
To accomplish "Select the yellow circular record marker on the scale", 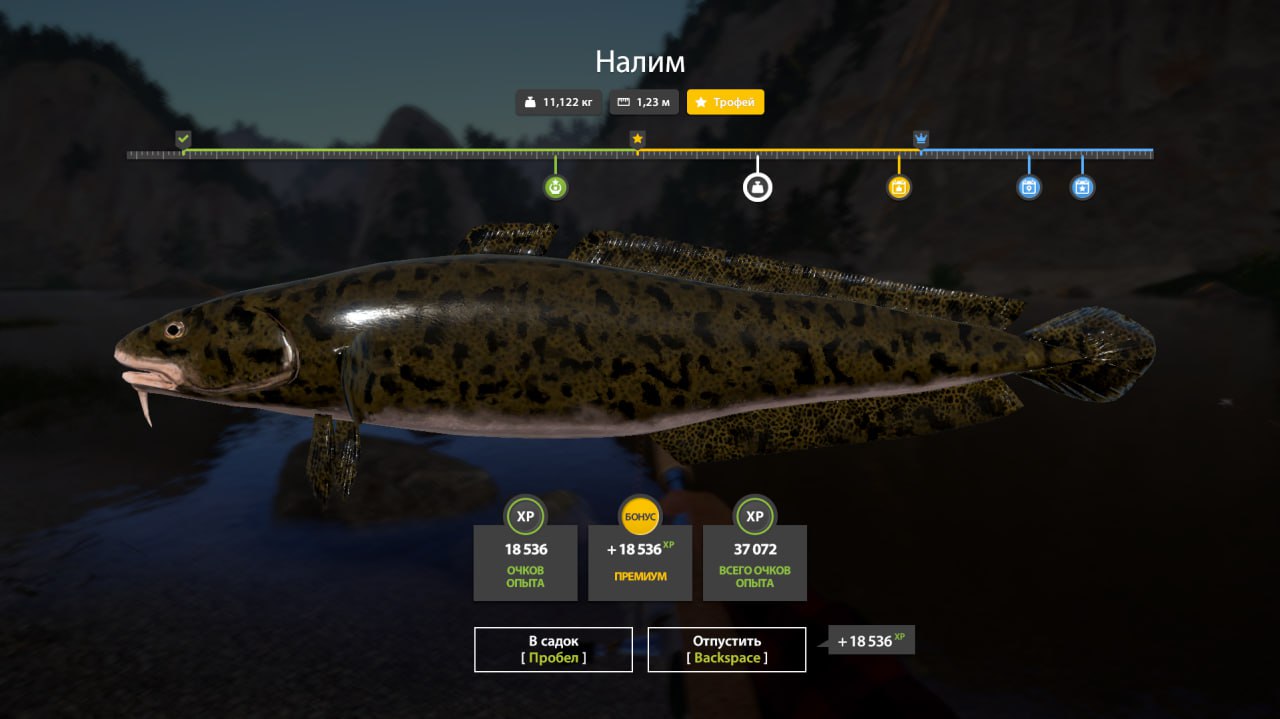I will tap(899, 187).
